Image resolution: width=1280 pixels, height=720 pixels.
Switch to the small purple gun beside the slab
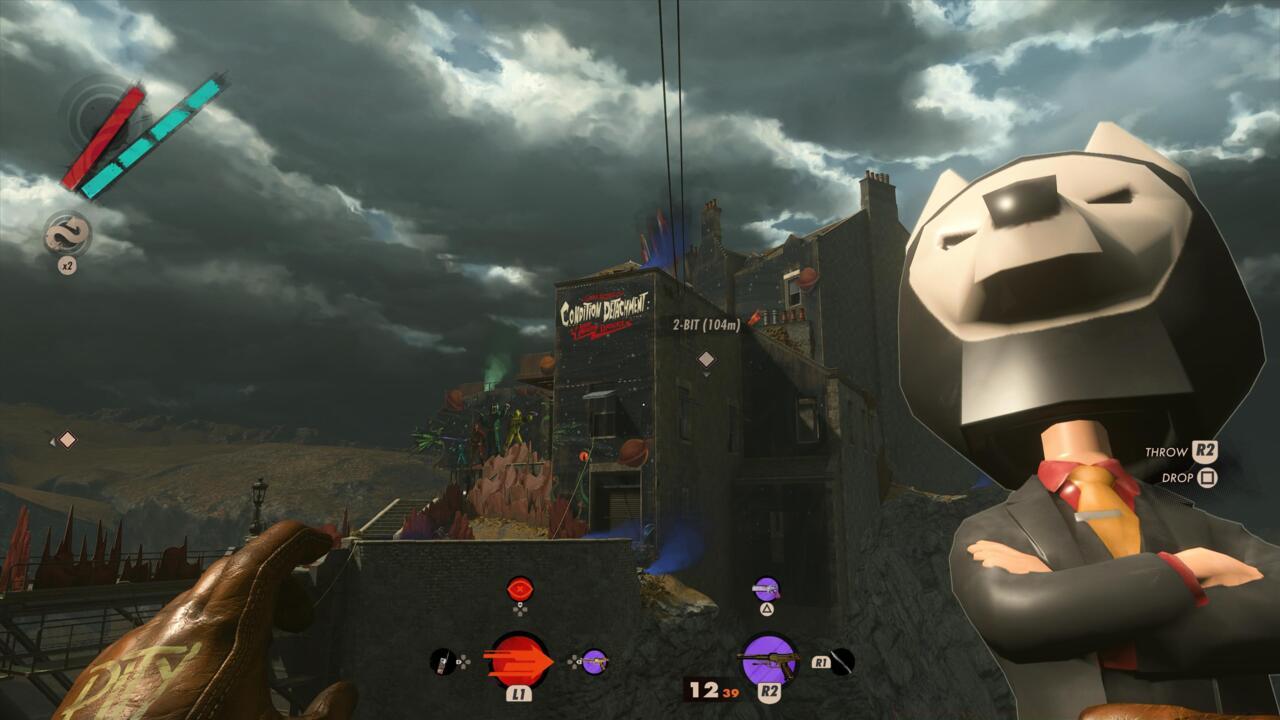[x=595, y=660]
